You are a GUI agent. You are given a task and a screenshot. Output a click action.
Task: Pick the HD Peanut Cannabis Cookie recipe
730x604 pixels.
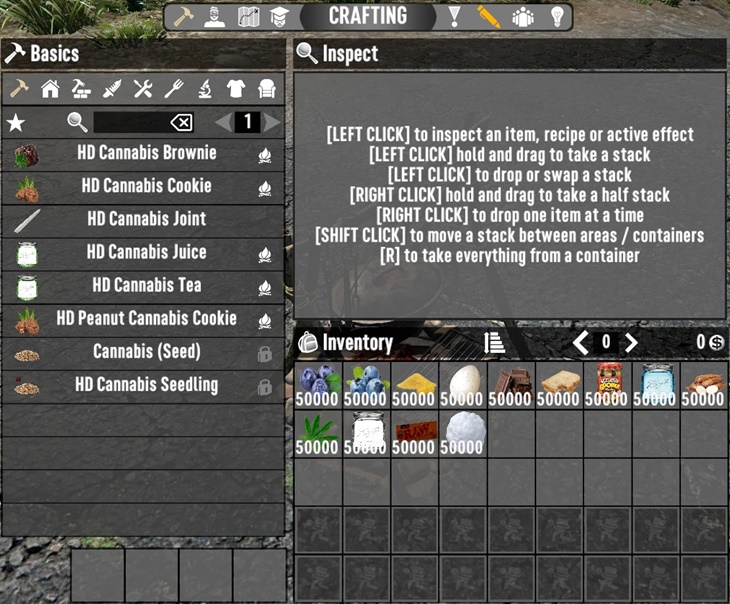tap(146, 319)
